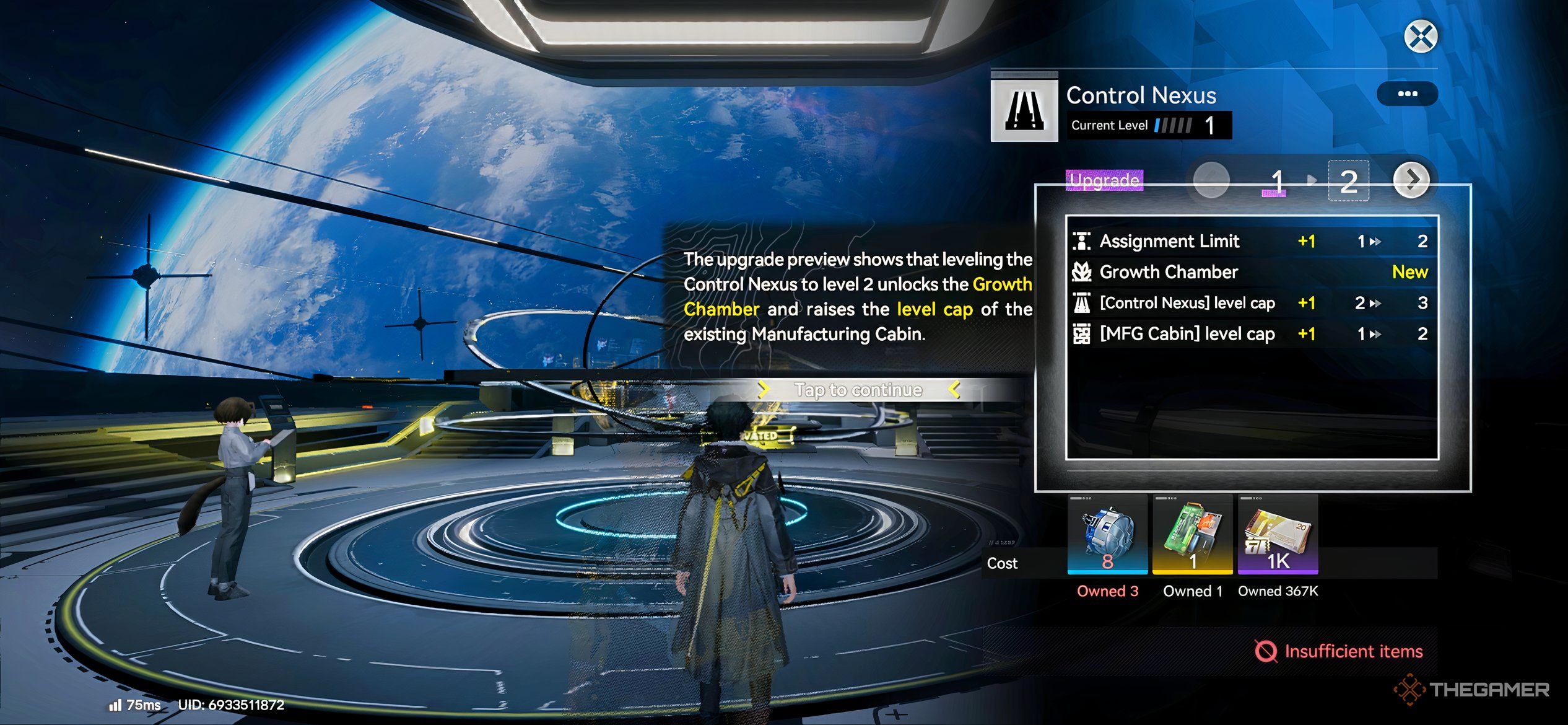Screen dimensions: 1568x725
Task: Go to the previous upgrade level button
Action: point(1211,180)
